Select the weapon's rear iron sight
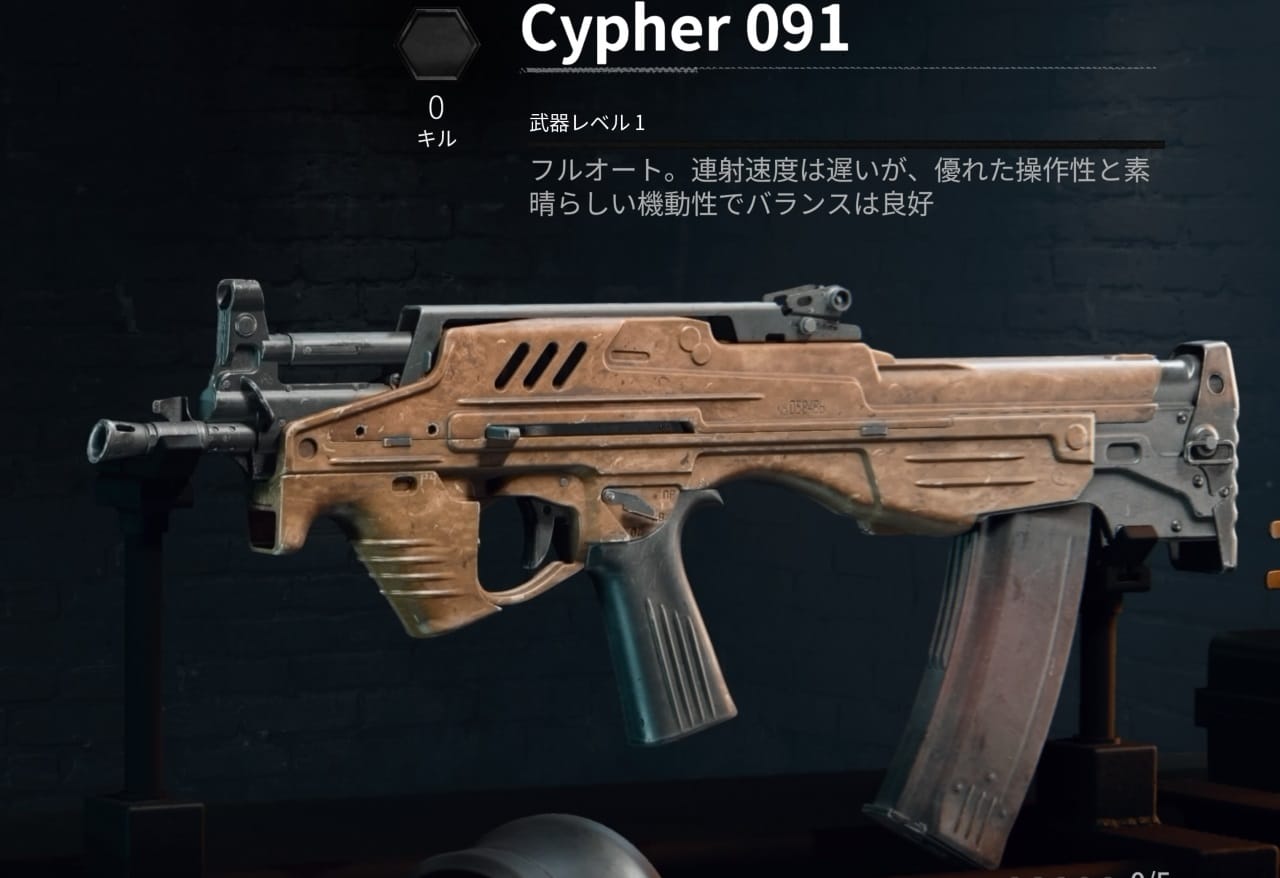Image resolution: width=1280 pixels, height=878 pixels. tap(810, 300)
